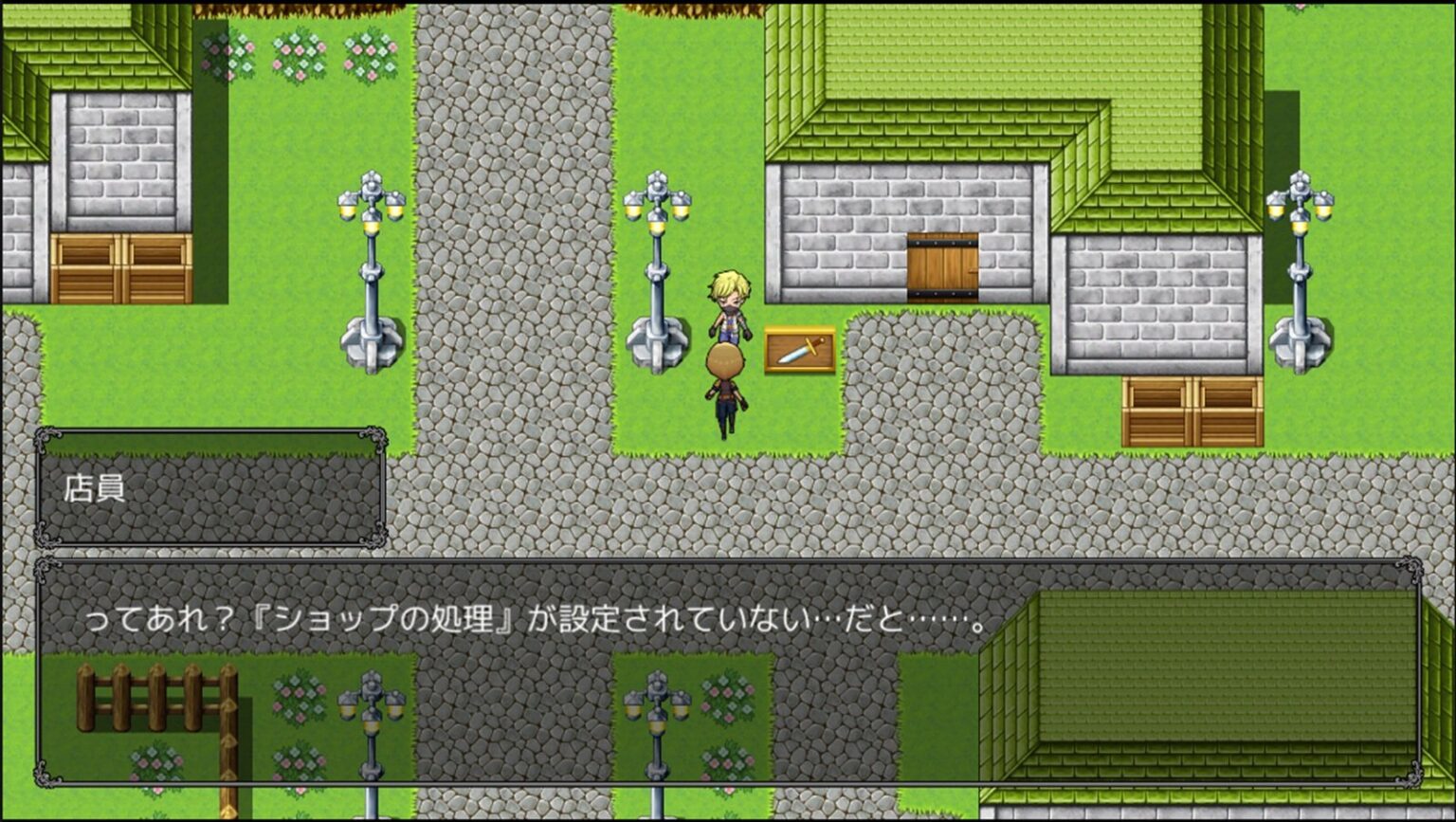This screenshot has height=822, width=1456.
Task: Select the blond masked shopkeeper sprite
Action: [728, 303]
